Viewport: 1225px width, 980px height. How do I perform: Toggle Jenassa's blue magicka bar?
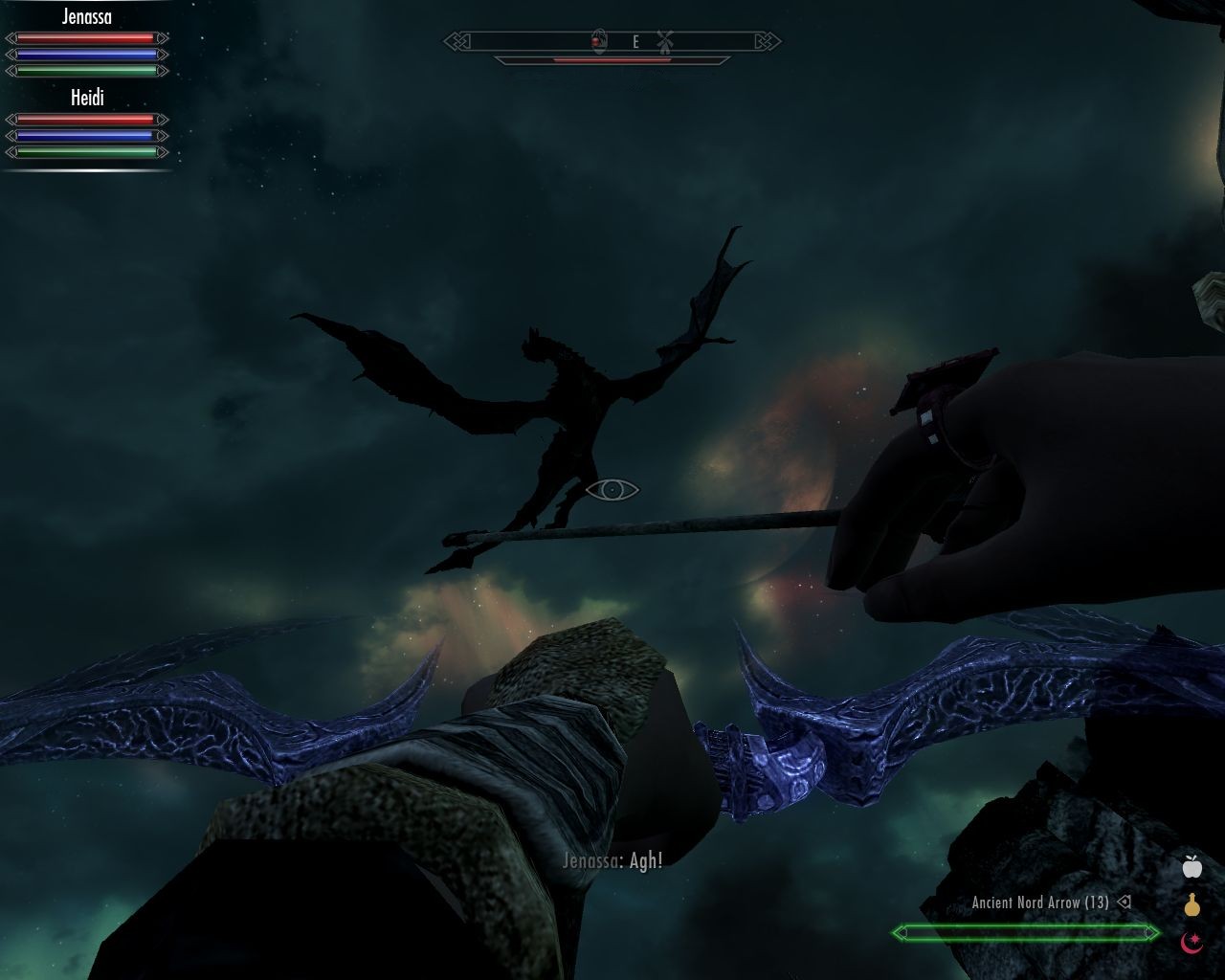[x=85, y=55]
